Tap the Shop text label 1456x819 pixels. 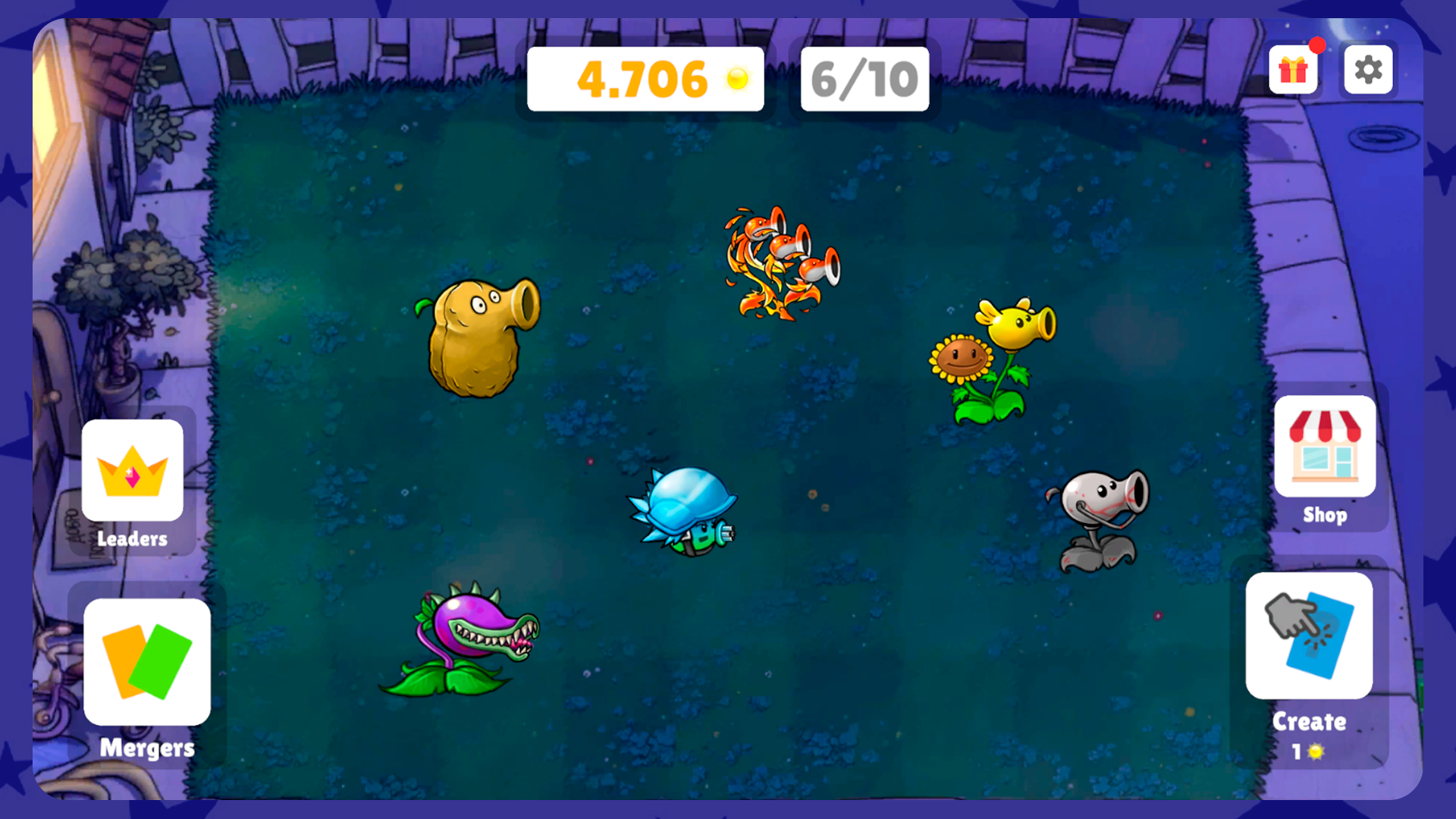pyautogui.click(x=1325, y=514)
